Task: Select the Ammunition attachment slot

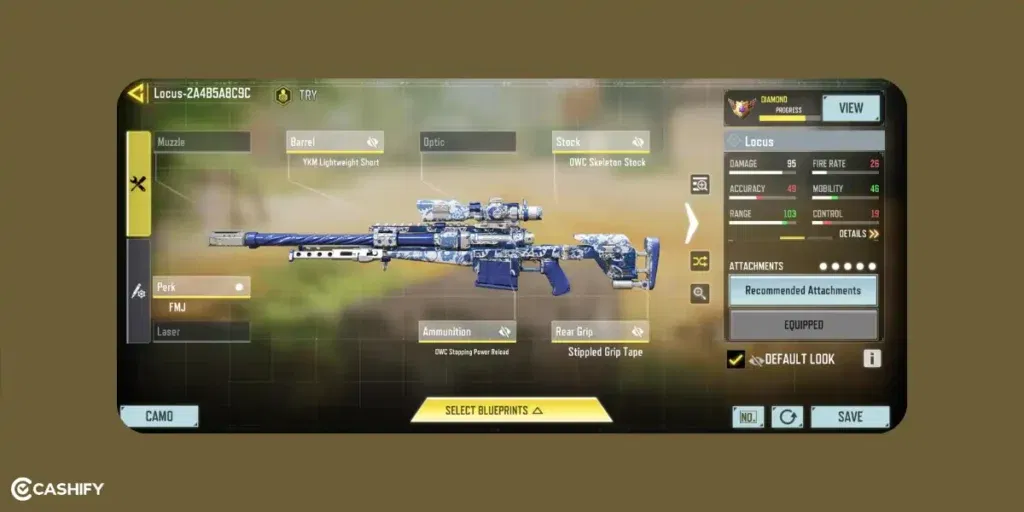Action: click(x=467, y=331)
